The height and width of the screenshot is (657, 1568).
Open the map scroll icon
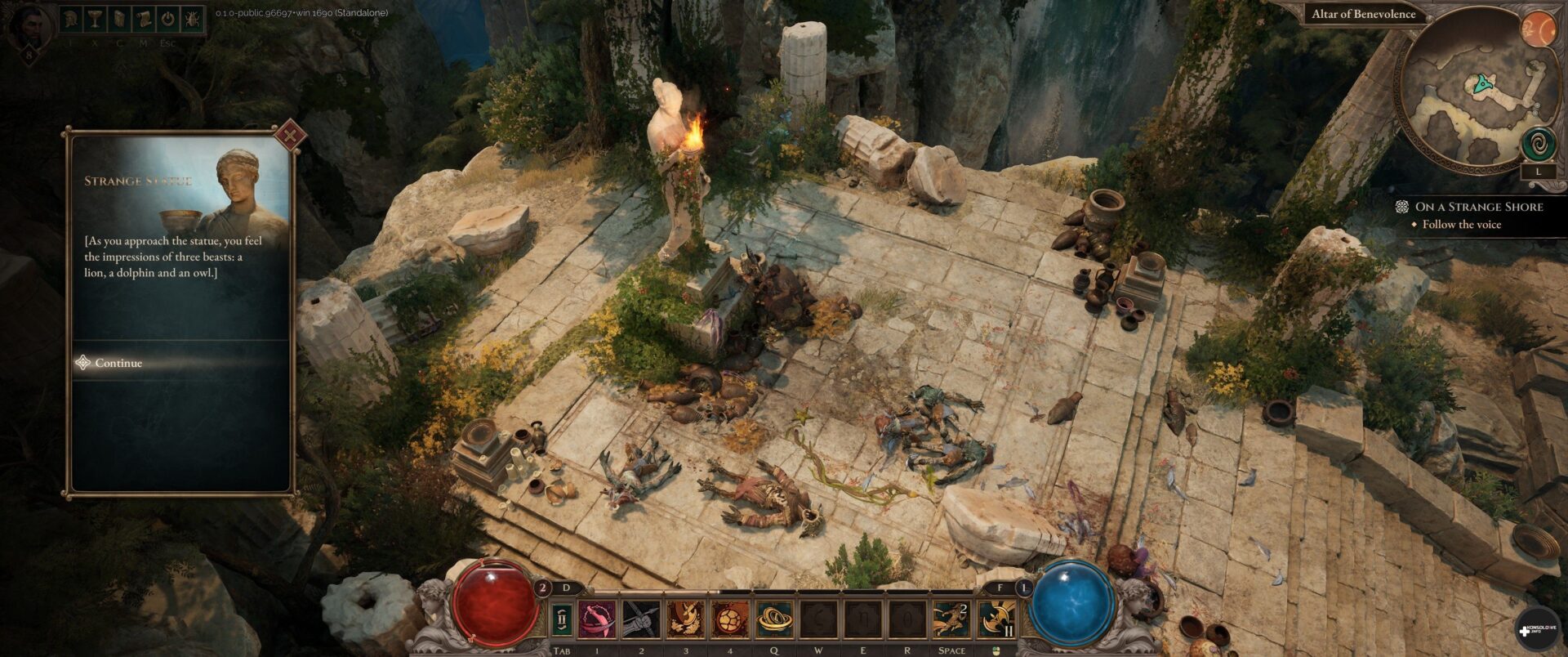point(143,20)
